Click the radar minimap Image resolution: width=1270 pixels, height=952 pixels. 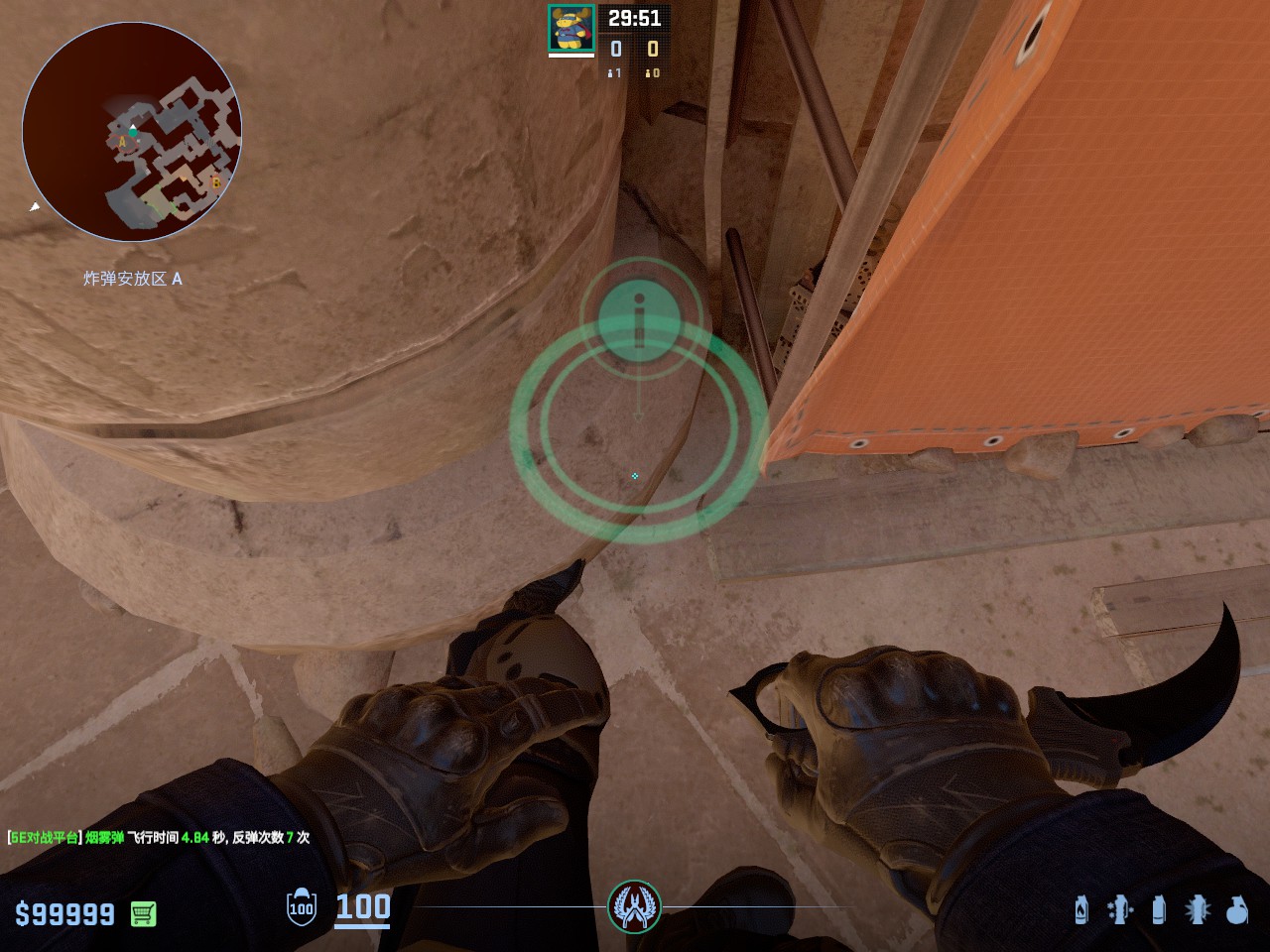[132, 132]
